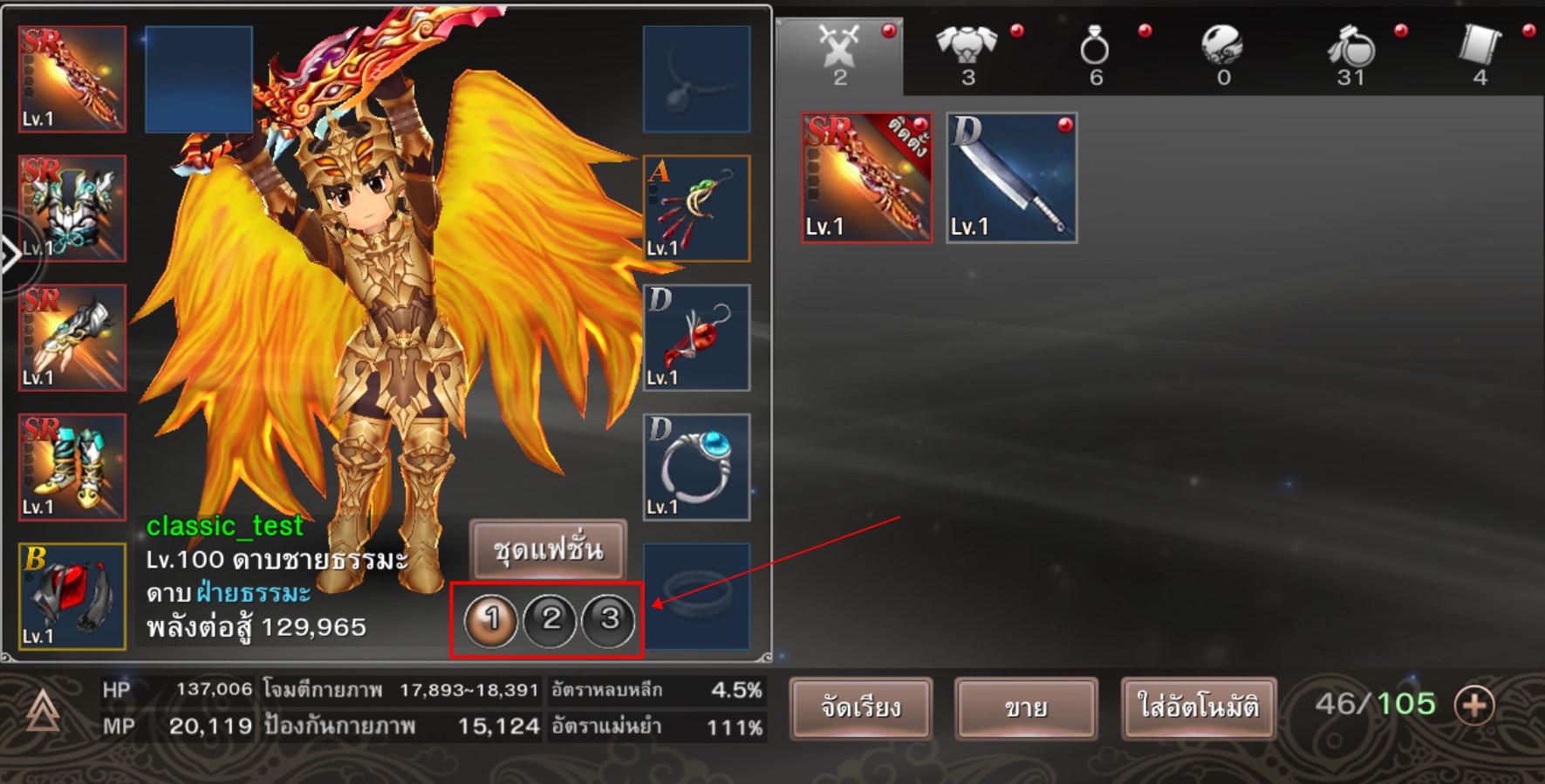Screen dimensions: 1545x784
Task: Show the ring accessories tab
Action: [1095, 54]
